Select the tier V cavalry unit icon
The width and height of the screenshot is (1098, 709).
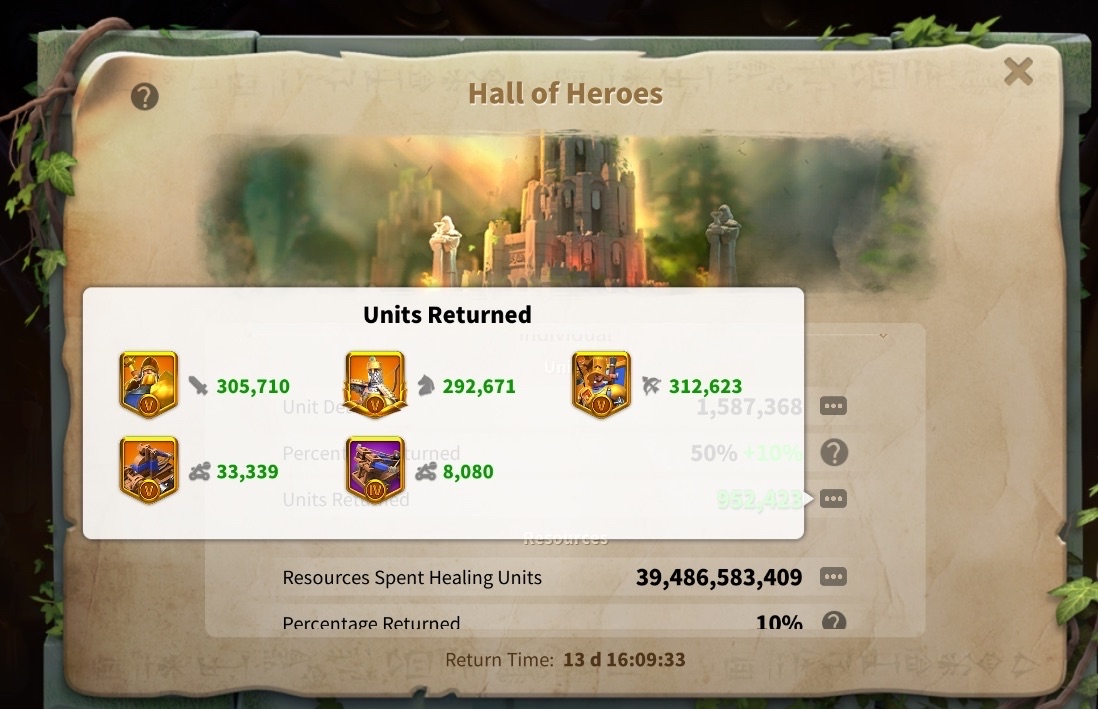pyautogui.click(x=375, y=383)
